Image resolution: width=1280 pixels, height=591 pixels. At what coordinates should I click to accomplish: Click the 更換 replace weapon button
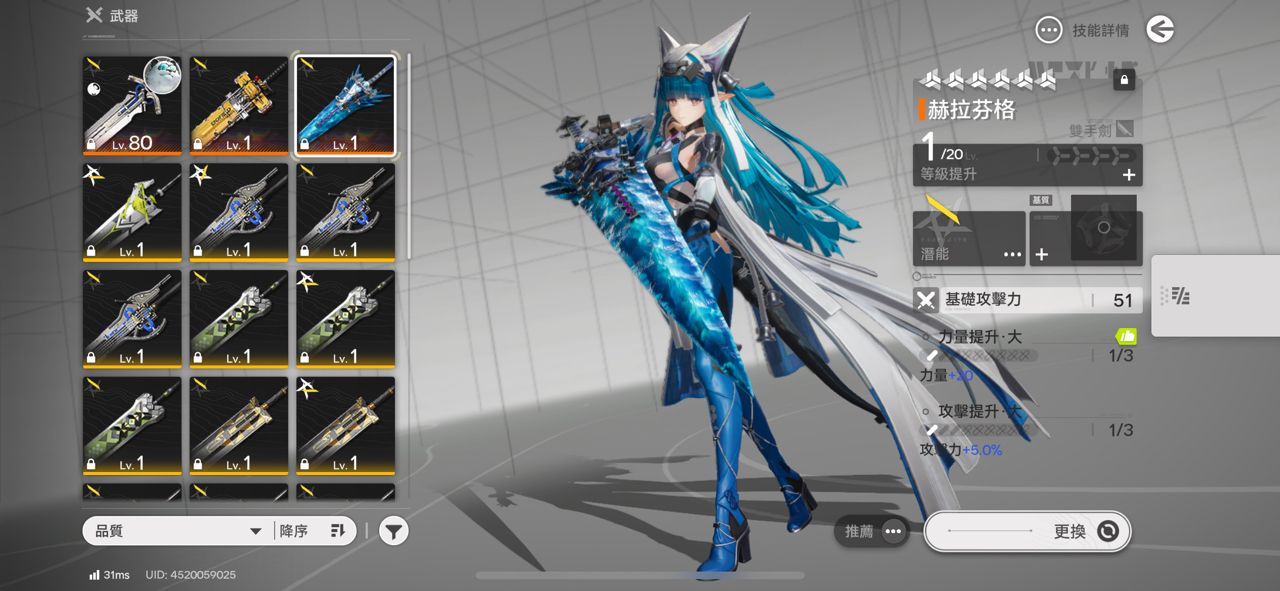tap(1027, 532)
